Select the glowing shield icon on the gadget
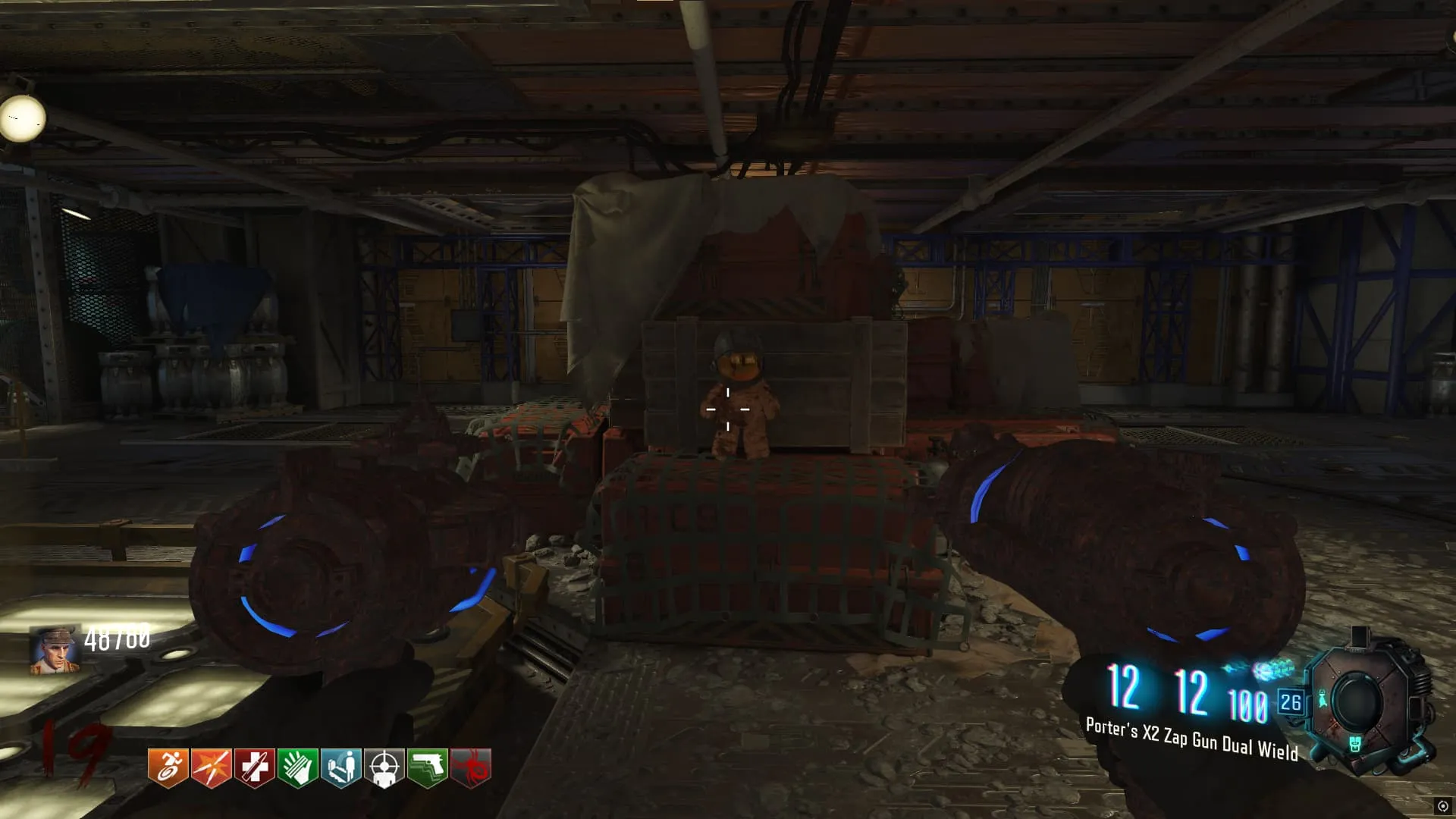1456x819 pixels. [1356, 745]
